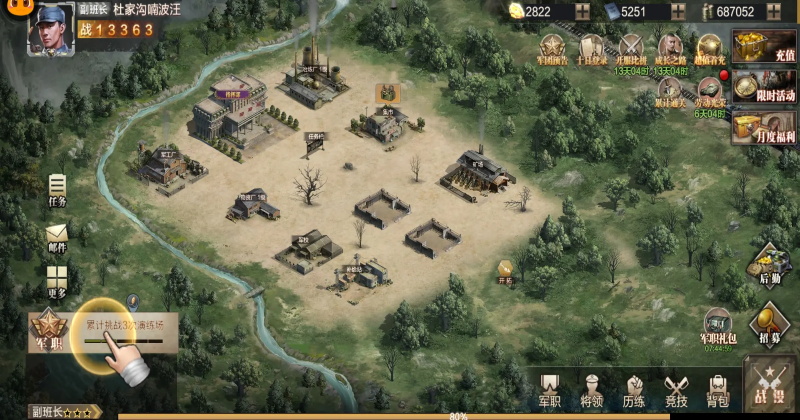Open the 邮件 mailbox

point(57,238)
